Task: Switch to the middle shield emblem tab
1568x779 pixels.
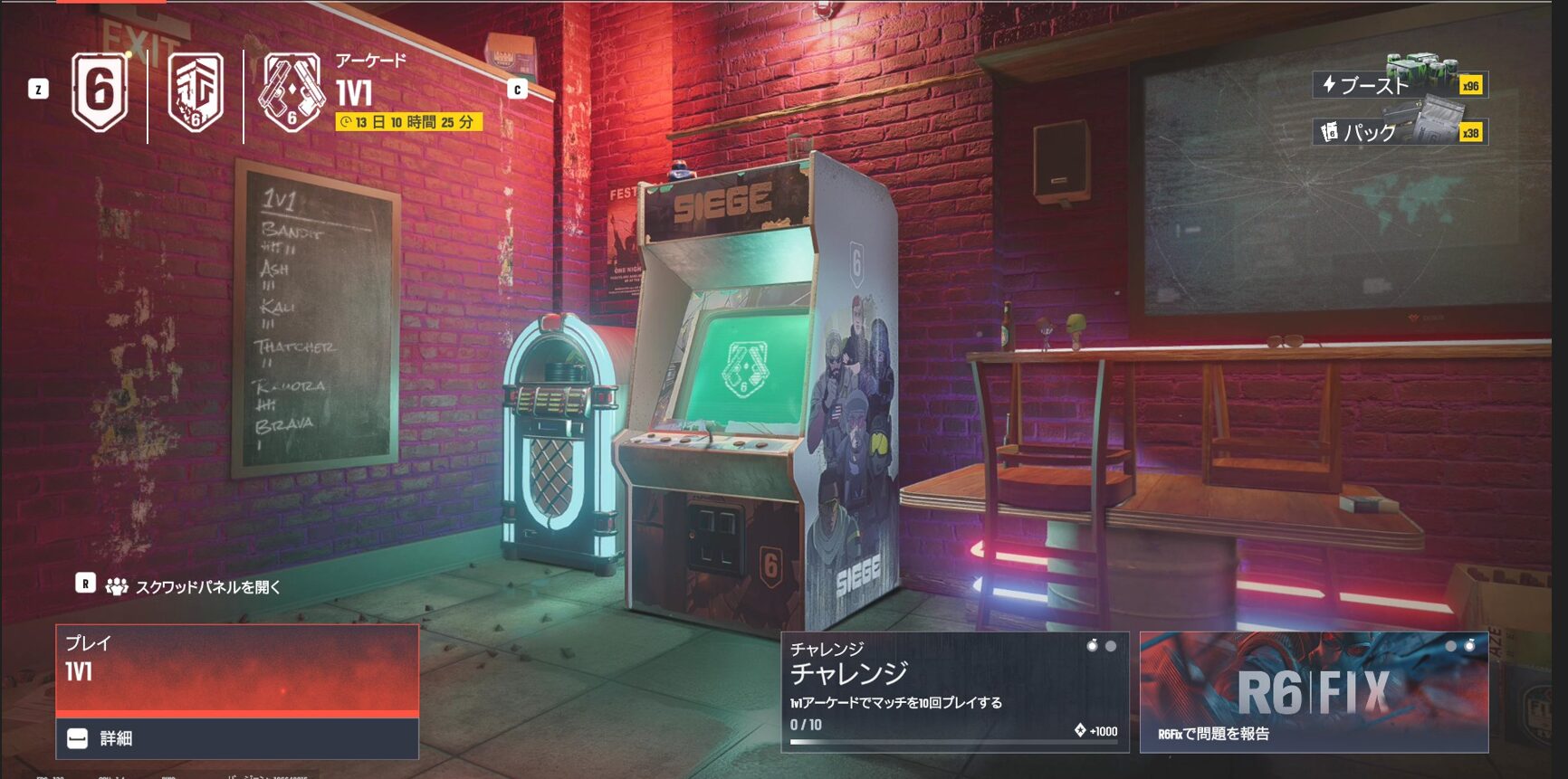Action: (196, 93)
